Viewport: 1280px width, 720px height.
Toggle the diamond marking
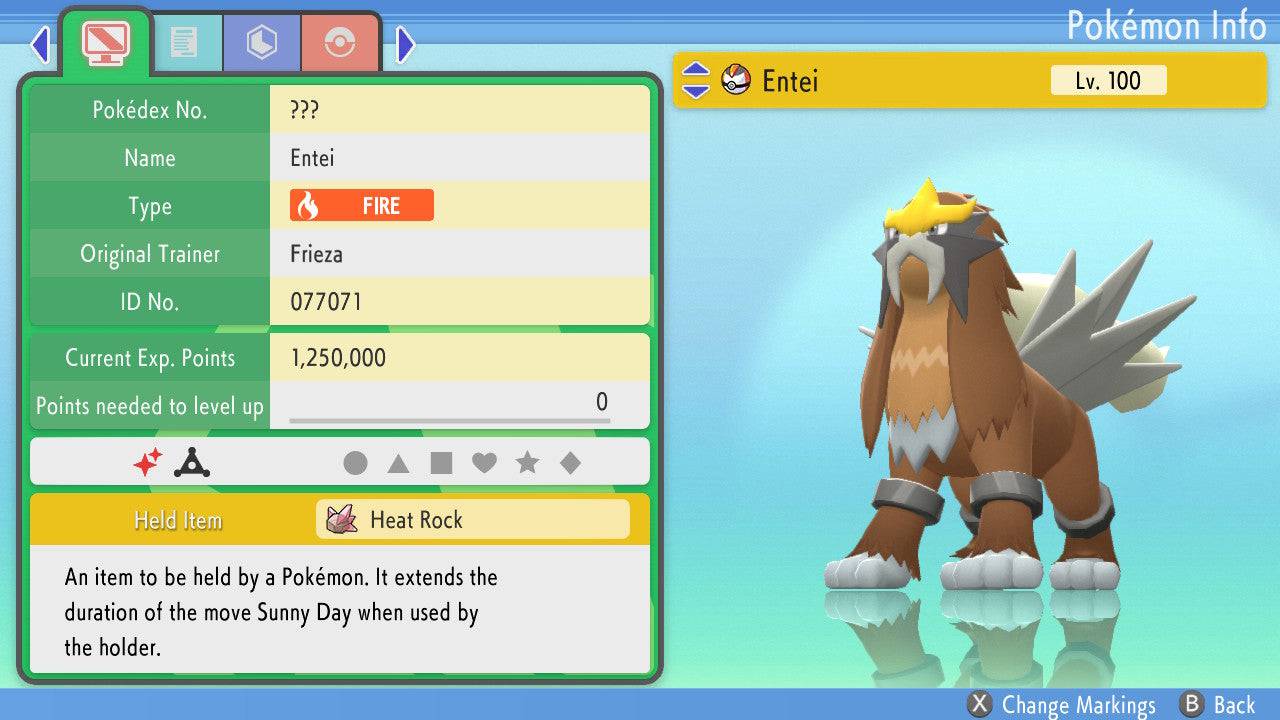point(570,463)
